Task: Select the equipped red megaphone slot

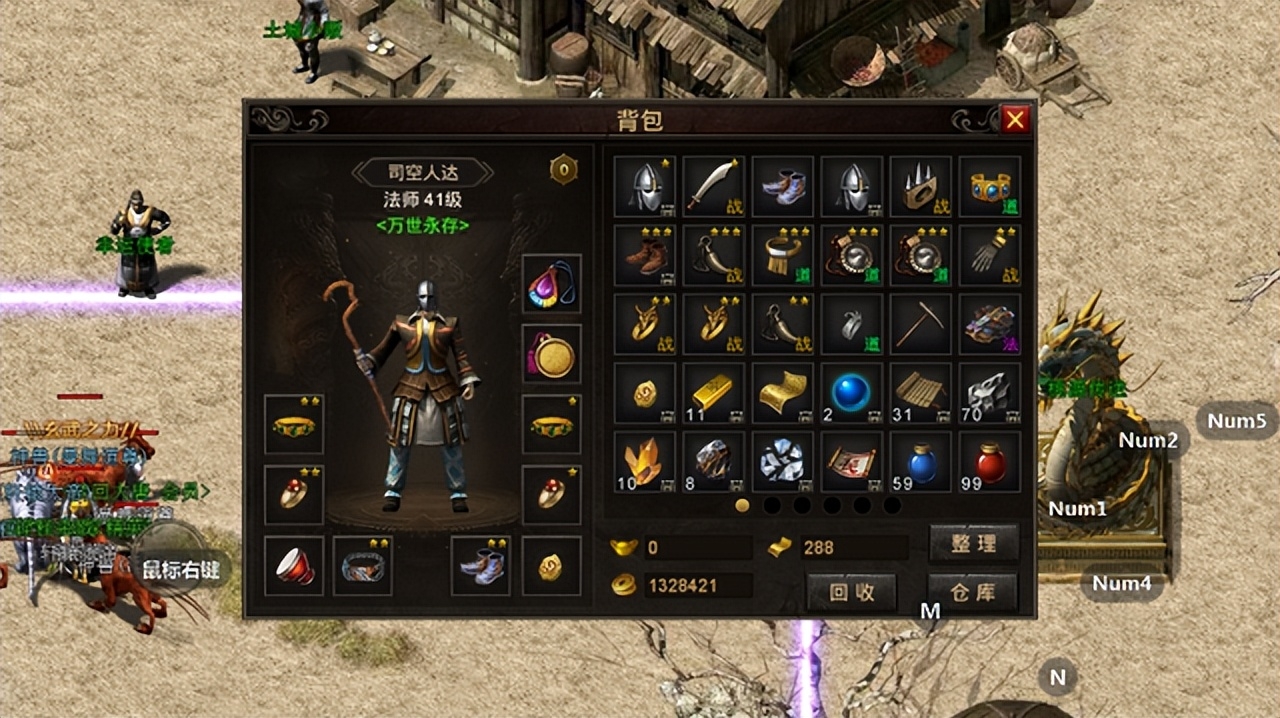Action: 294,566
